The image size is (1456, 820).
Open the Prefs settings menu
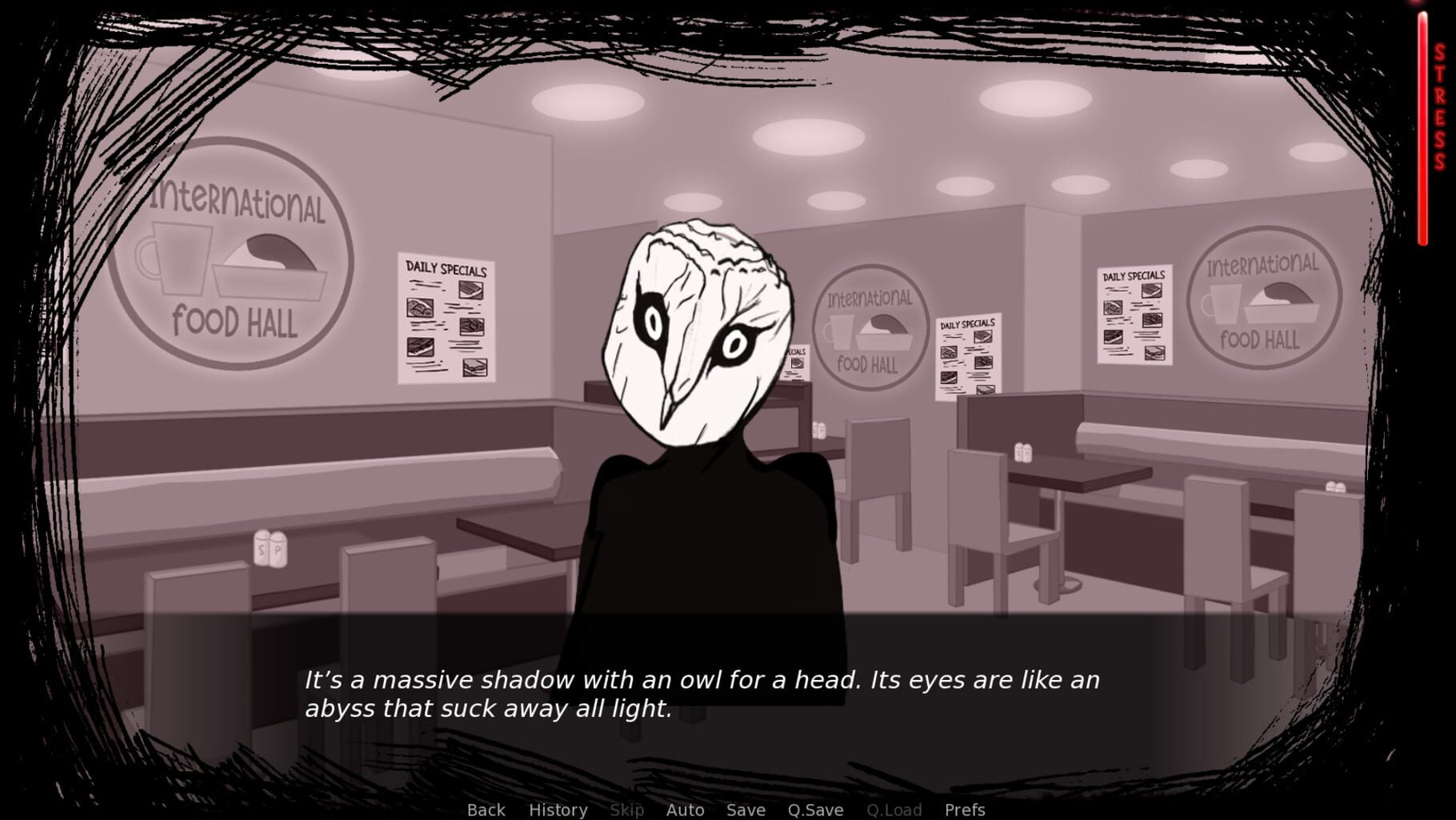coord(965,810)
